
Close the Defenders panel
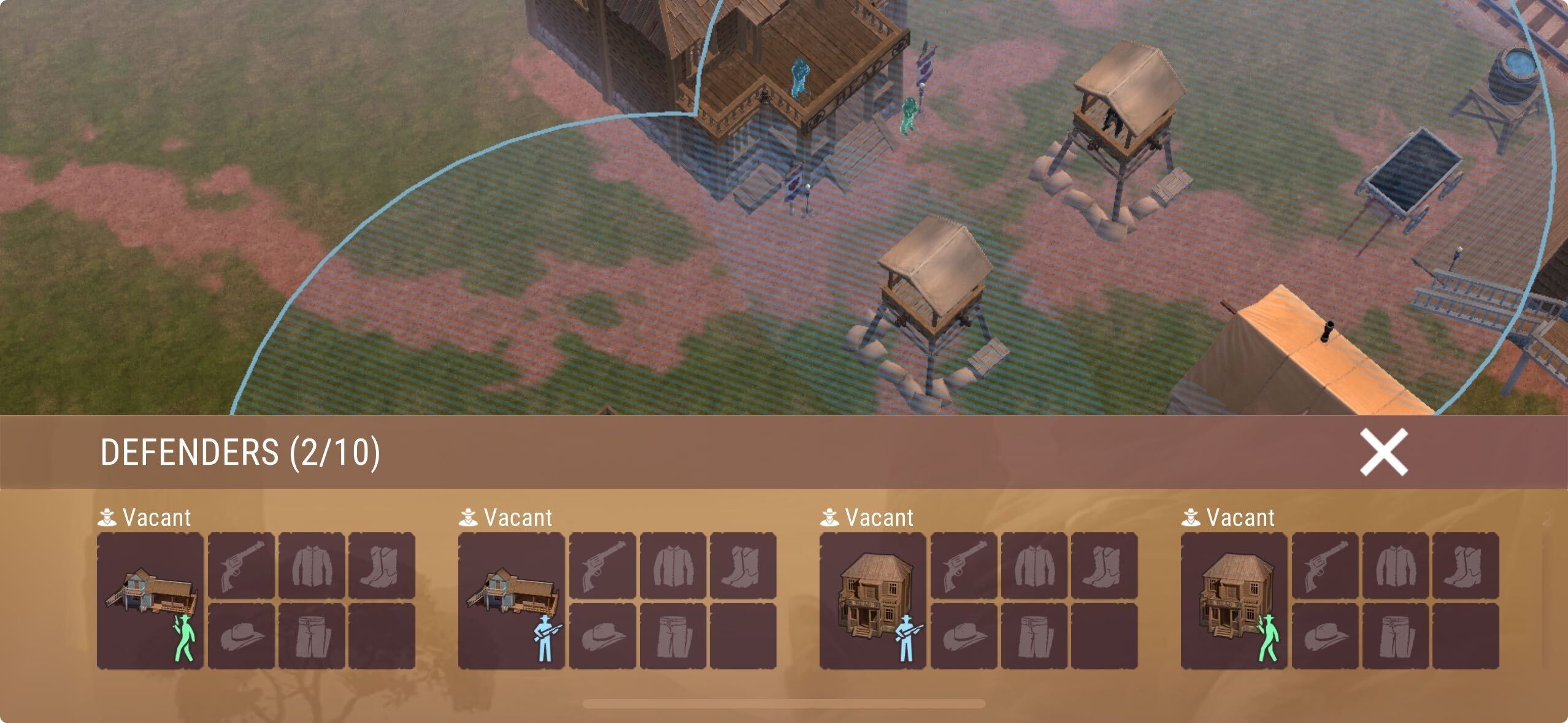point(1383,452)
